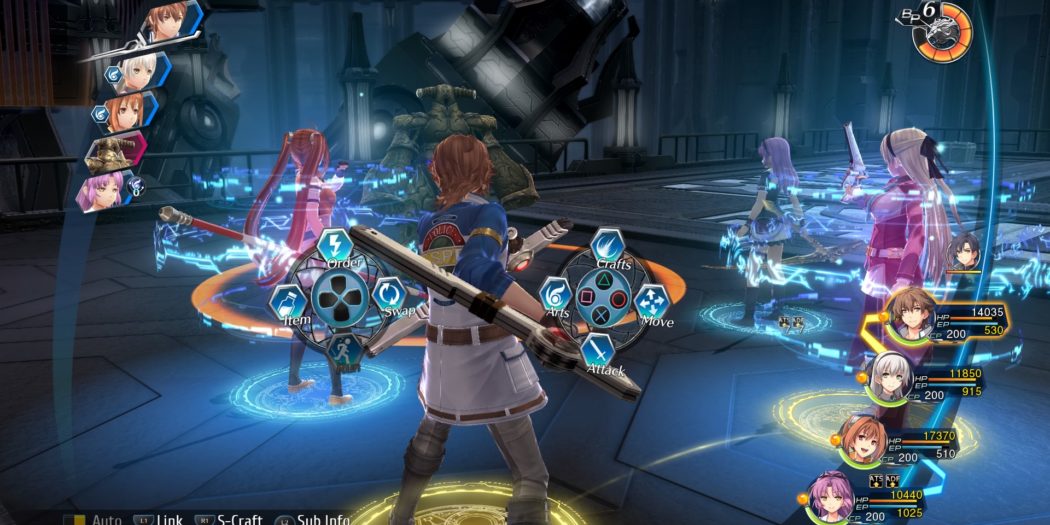Select the Arts command icon
The height and width of the screenshot is (525, 1050).
555,295
